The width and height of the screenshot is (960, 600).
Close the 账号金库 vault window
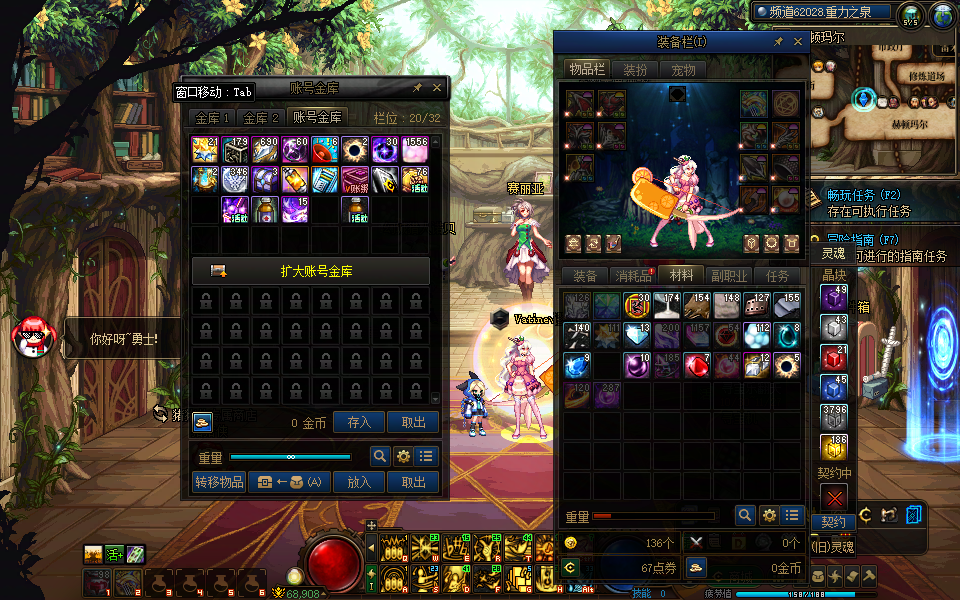[x=437, y=88]
